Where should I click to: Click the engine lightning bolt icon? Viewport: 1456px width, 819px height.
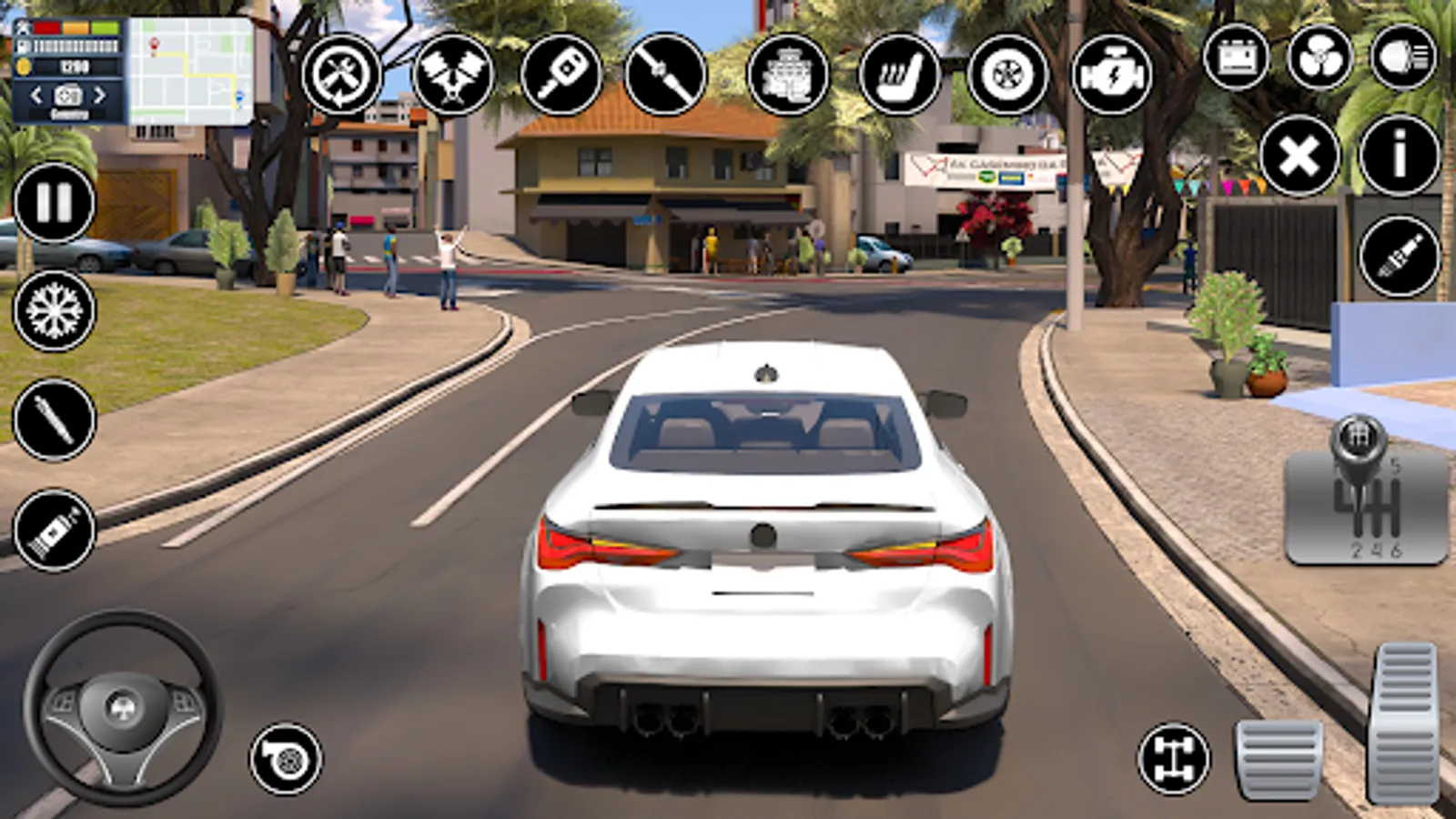click(x=1111, y=74)
